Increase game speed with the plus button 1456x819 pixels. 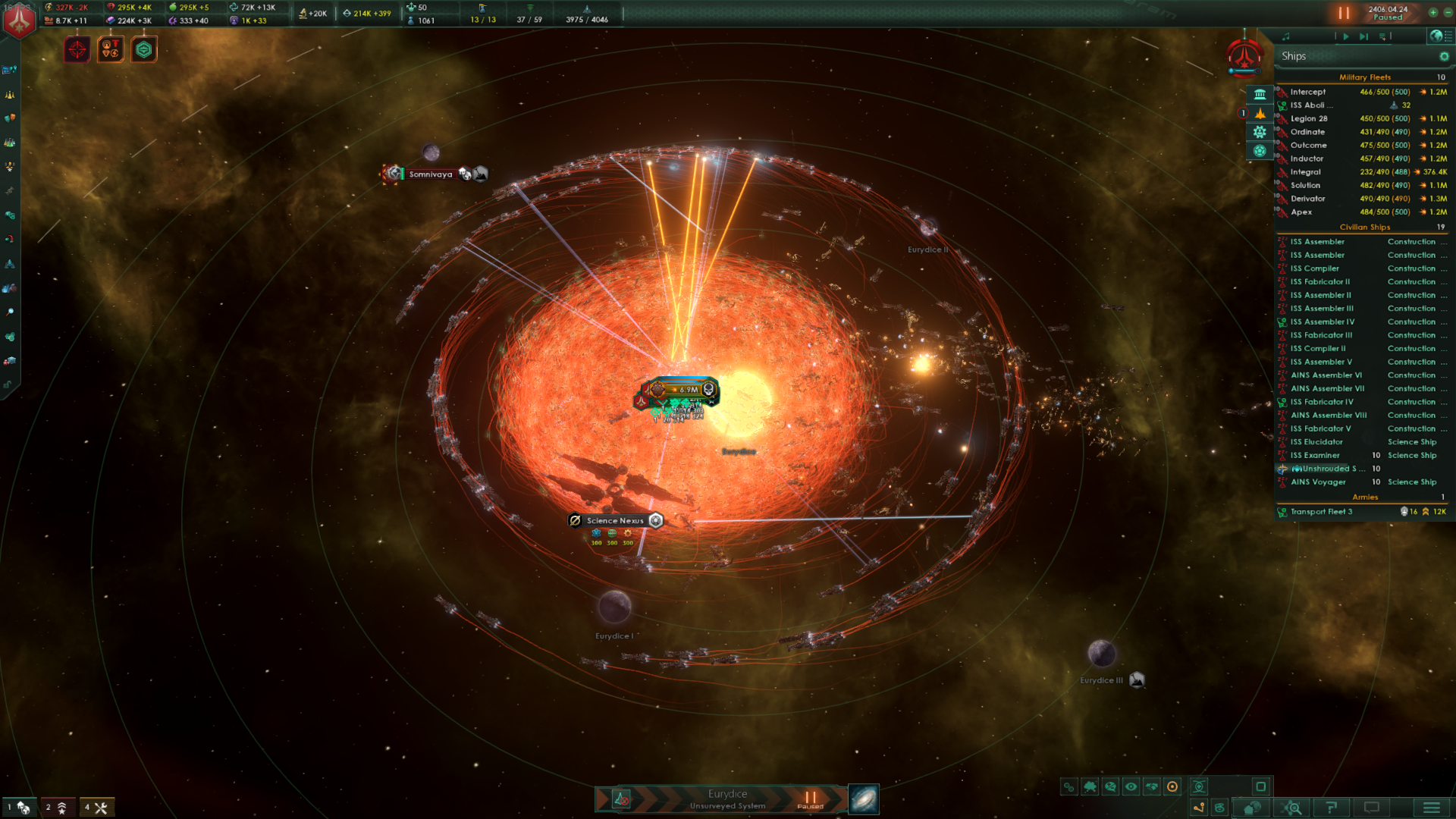(1433, 12)
